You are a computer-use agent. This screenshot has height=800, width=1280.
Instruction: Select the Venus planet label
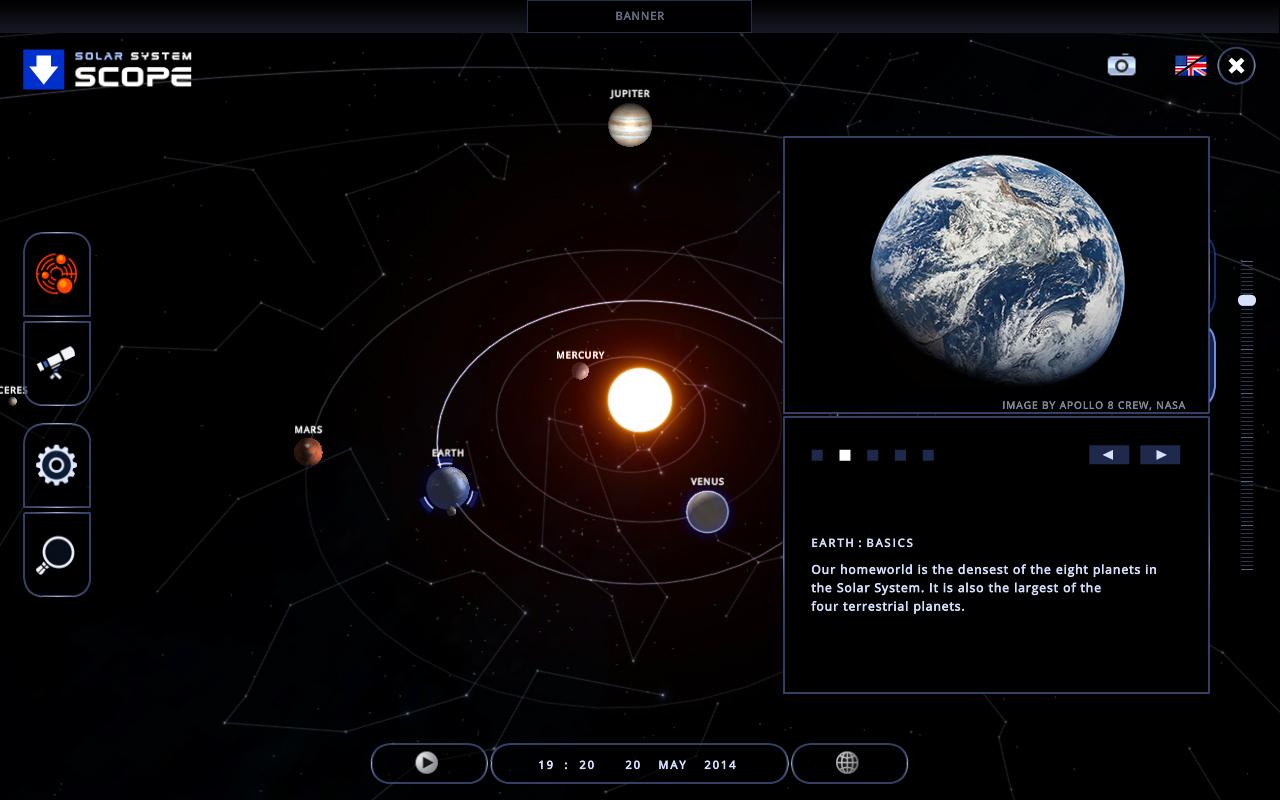707,482
